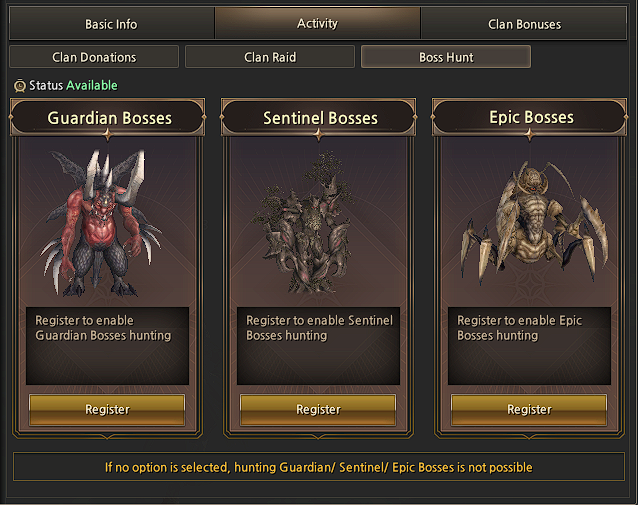Screen dimensions: 638x505
Task: Register for Sentinel Bosses hunting
Action: (318, 409)
